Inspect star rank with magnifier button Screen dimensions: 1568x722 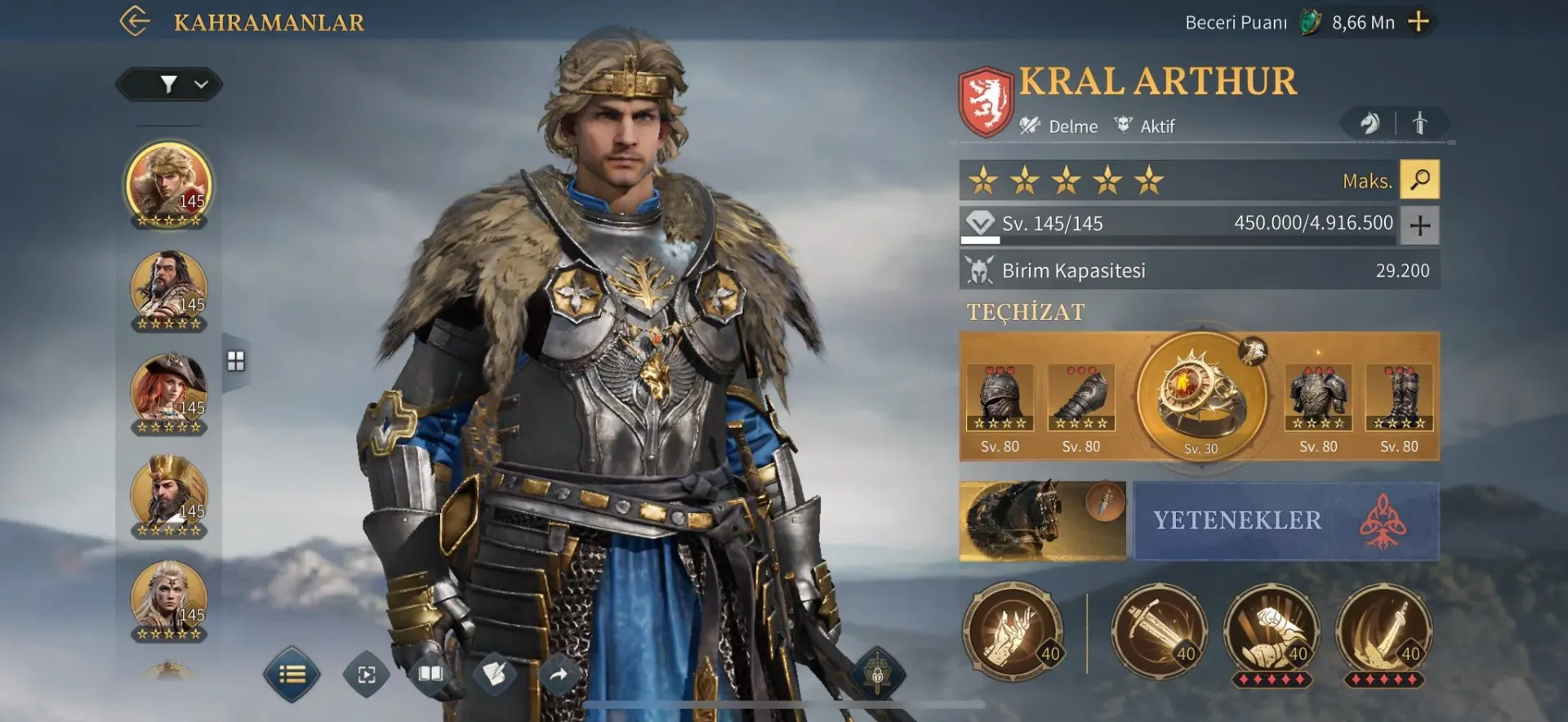[x=1419, y=180]
